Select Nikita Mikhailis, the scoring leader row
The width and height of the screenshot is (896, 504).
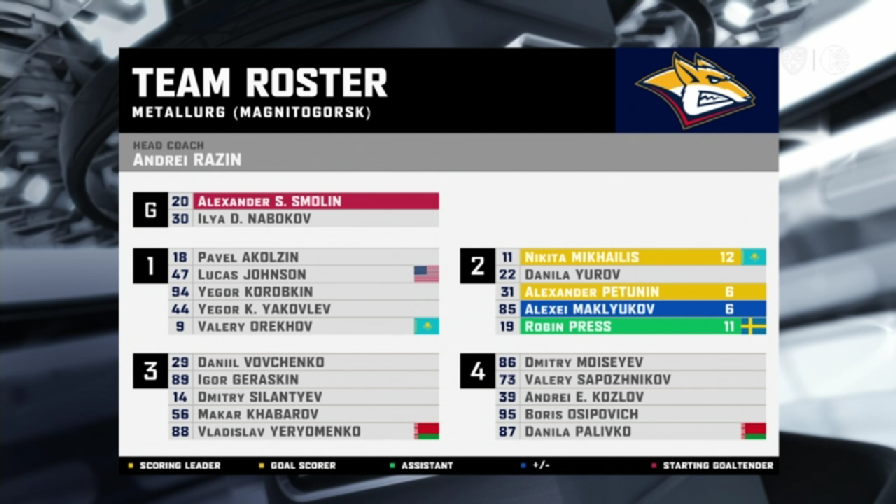[x=630, y=257]
